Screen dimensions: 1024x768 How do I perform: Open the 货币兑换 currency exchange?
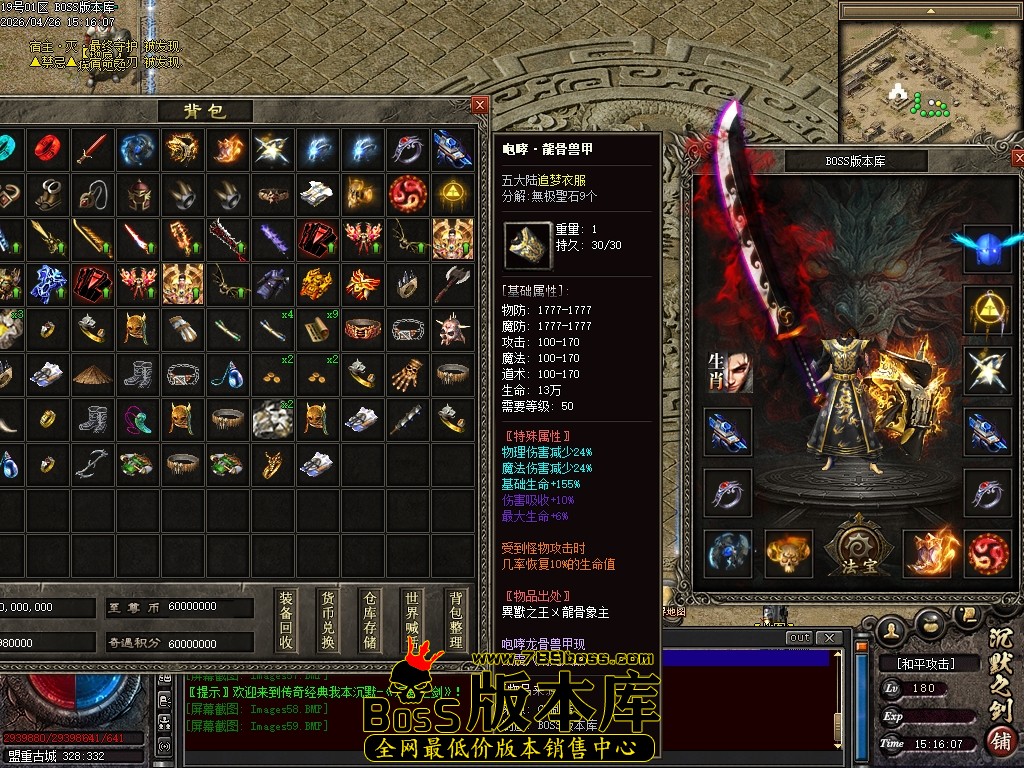click(x=326, y=619)
